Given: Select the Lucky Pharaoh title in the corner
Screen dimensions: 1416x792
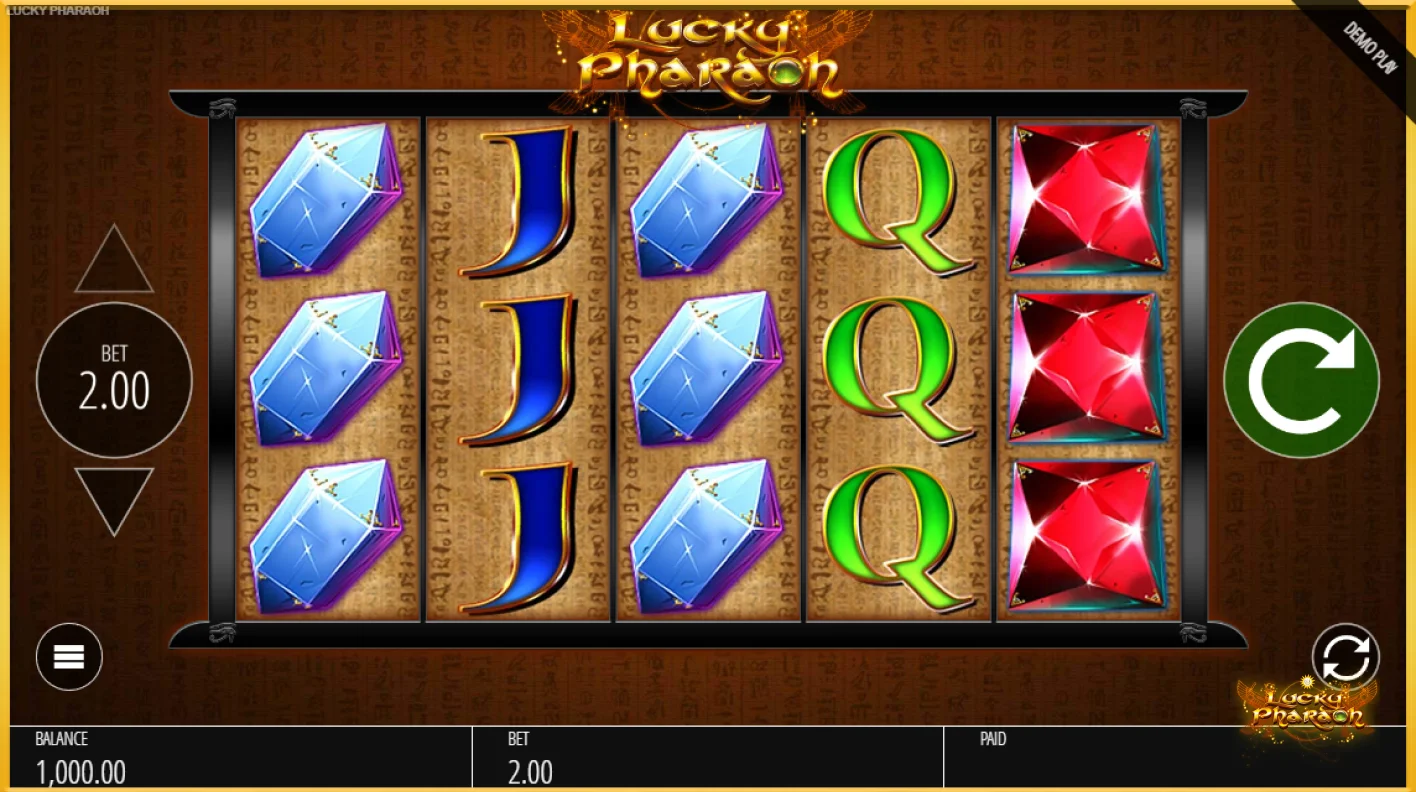Looking at the screenshot, I should pos(58,11).
